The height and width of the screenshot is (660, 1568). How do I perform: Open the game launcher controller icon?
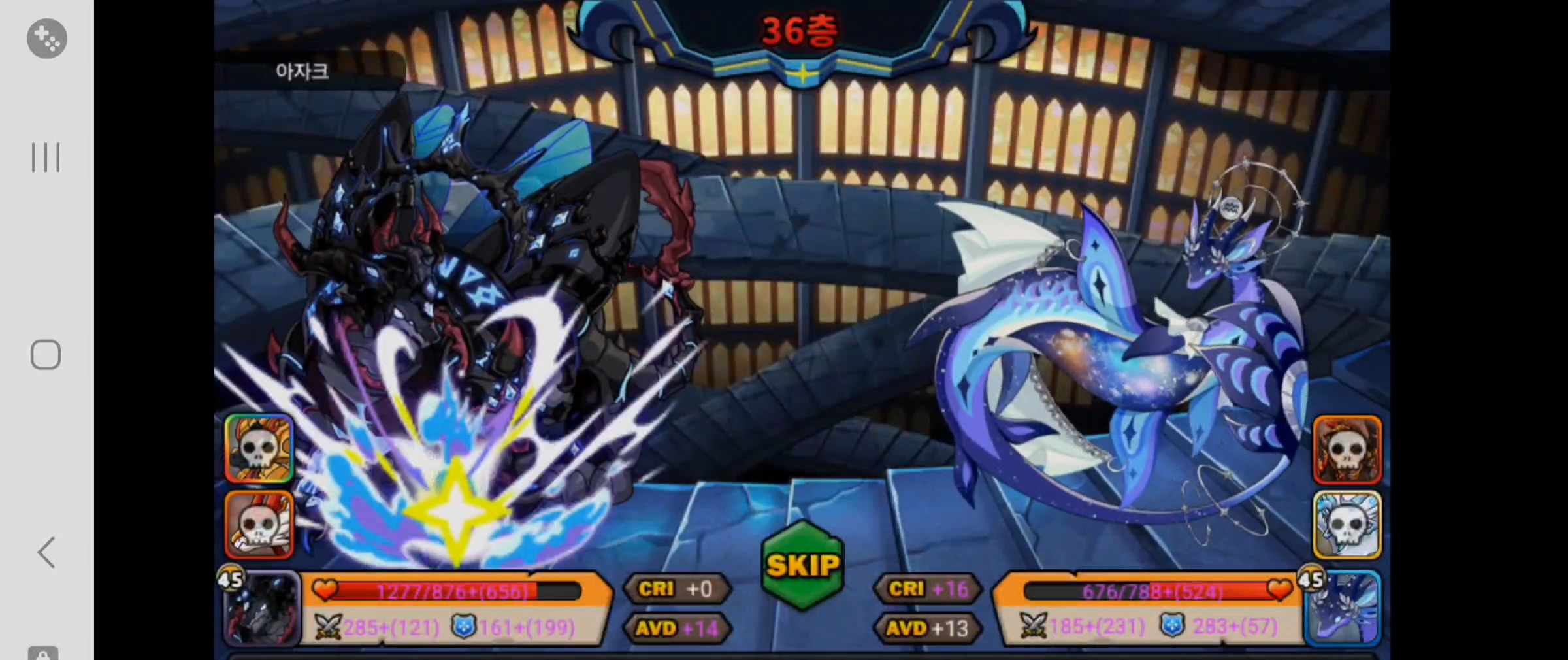[46, 39]
